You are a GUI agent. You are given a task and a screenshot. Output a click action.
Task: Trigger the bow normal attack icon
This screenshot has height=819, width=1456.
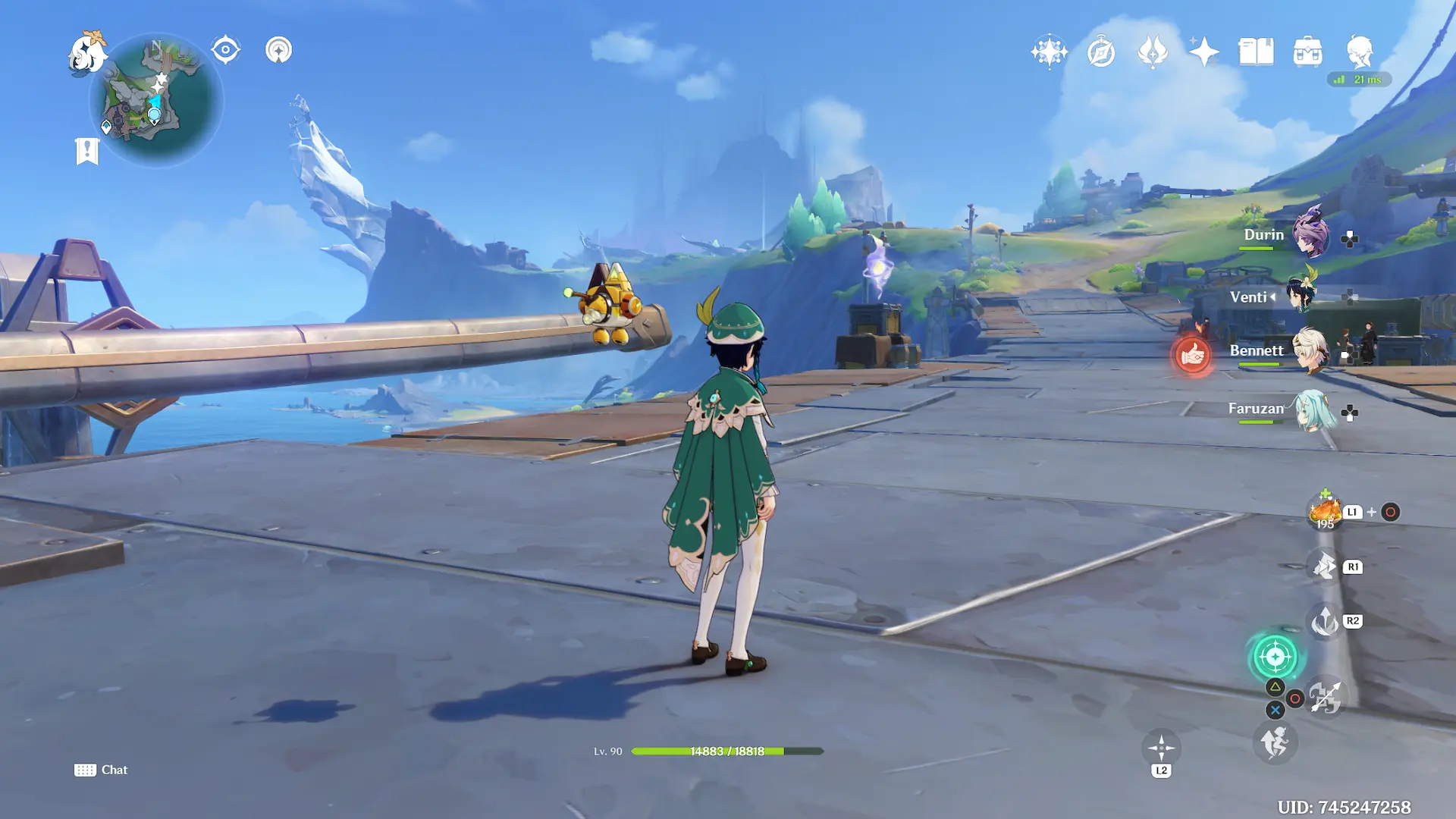click(1326, 698)
